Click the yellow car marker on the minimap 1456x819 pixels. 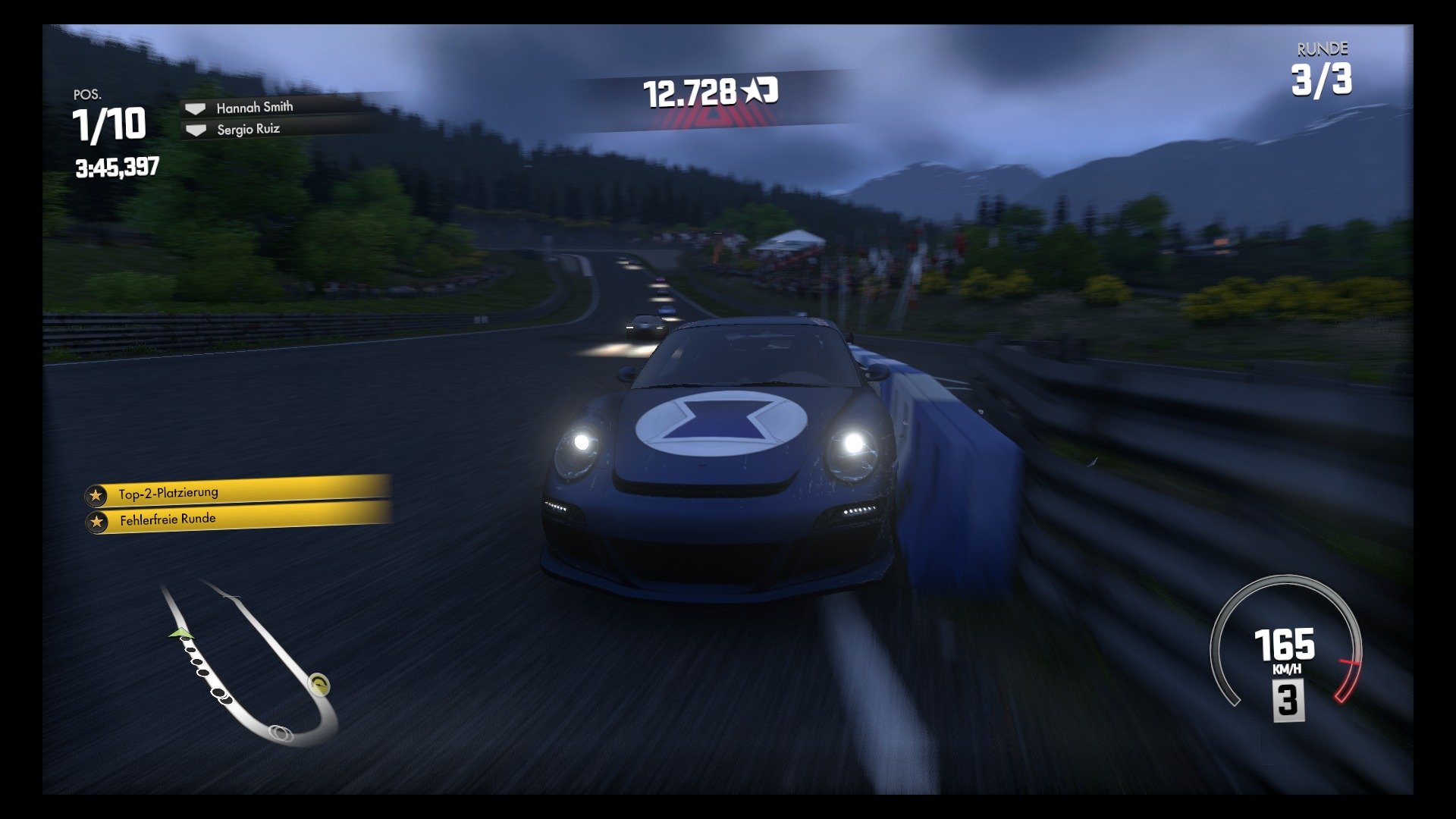pos(317,684)
